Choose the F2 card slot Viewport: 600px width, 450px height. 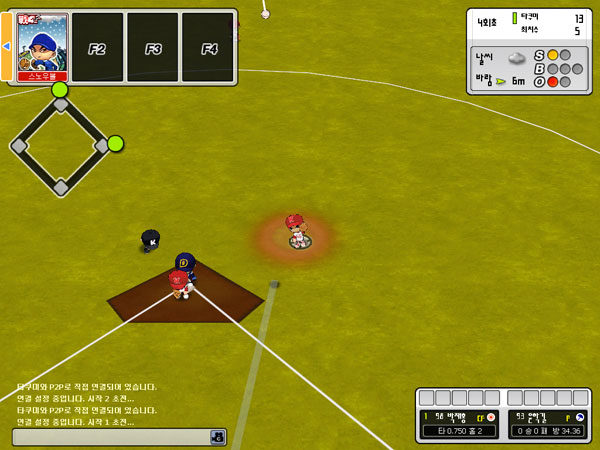pos(98,47)
